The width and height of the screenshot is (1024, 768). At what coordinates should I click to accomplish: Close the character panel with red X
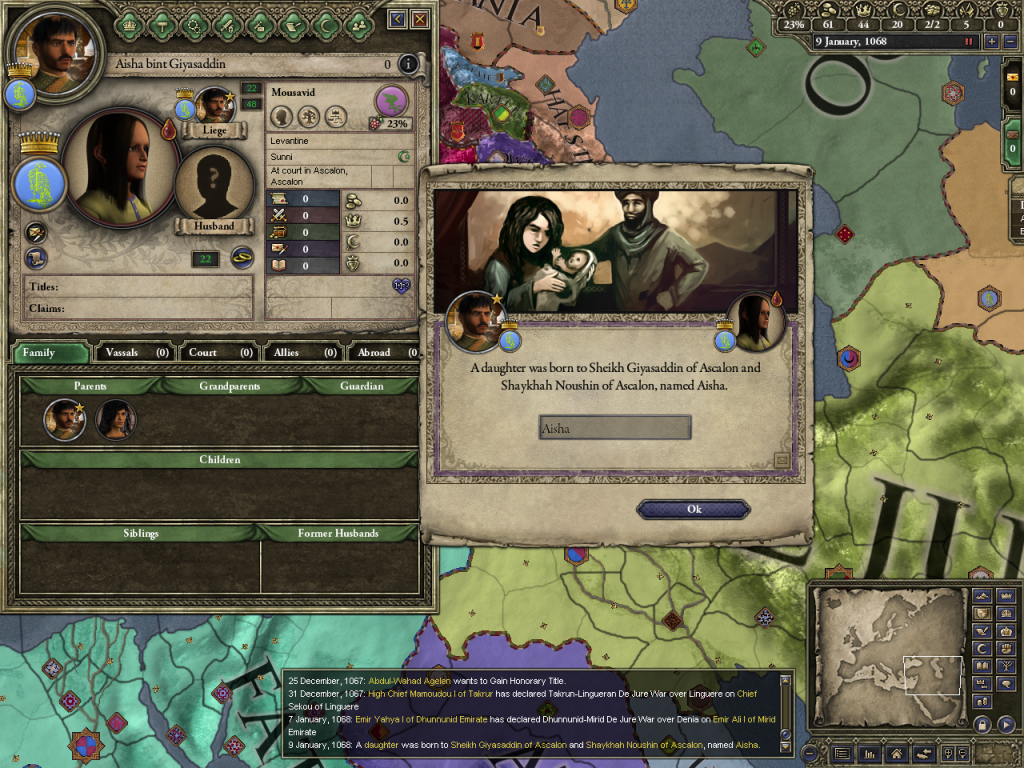click(x=420, y=19)
